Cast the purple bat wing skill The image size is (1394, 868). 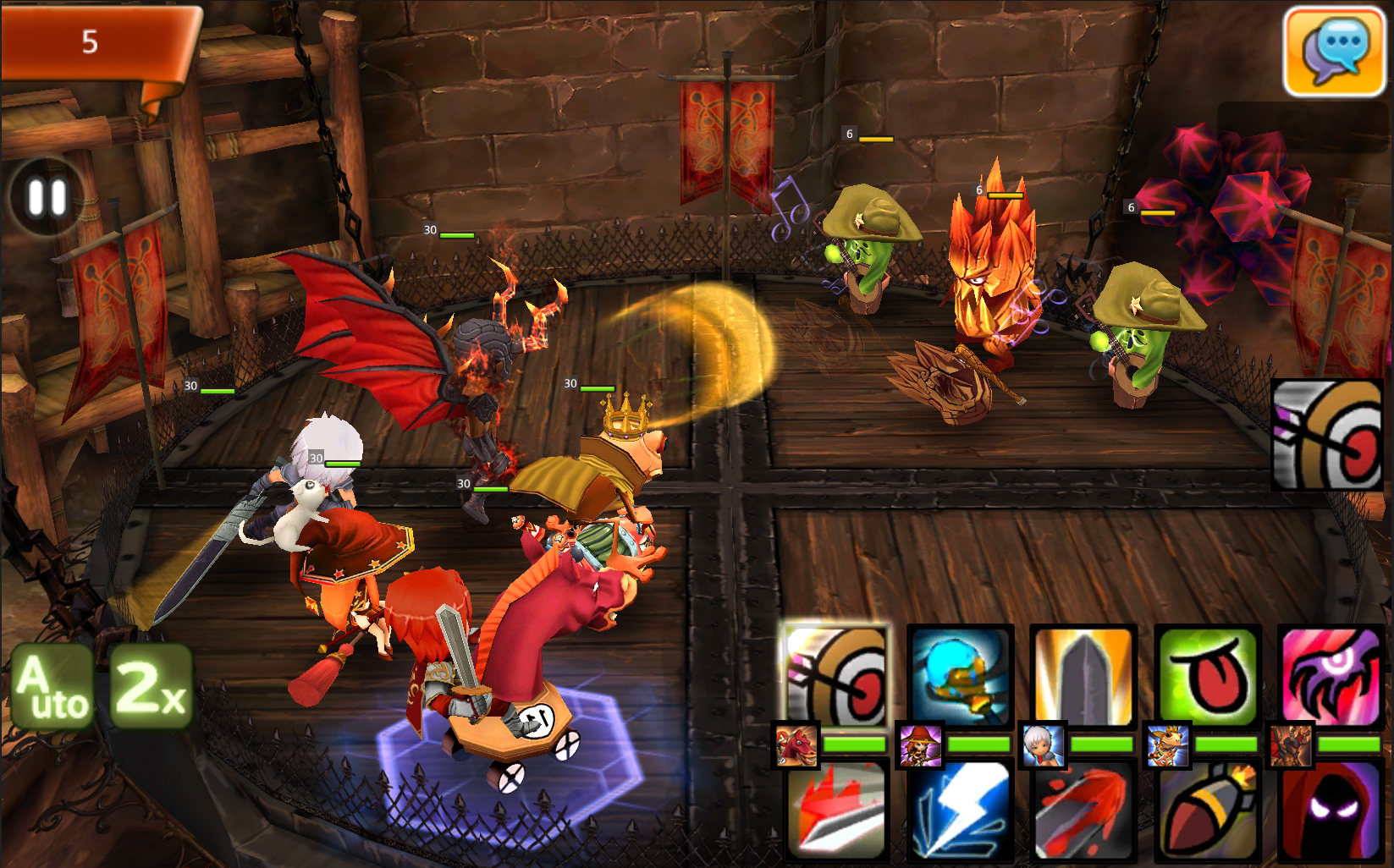(1331, 676)
